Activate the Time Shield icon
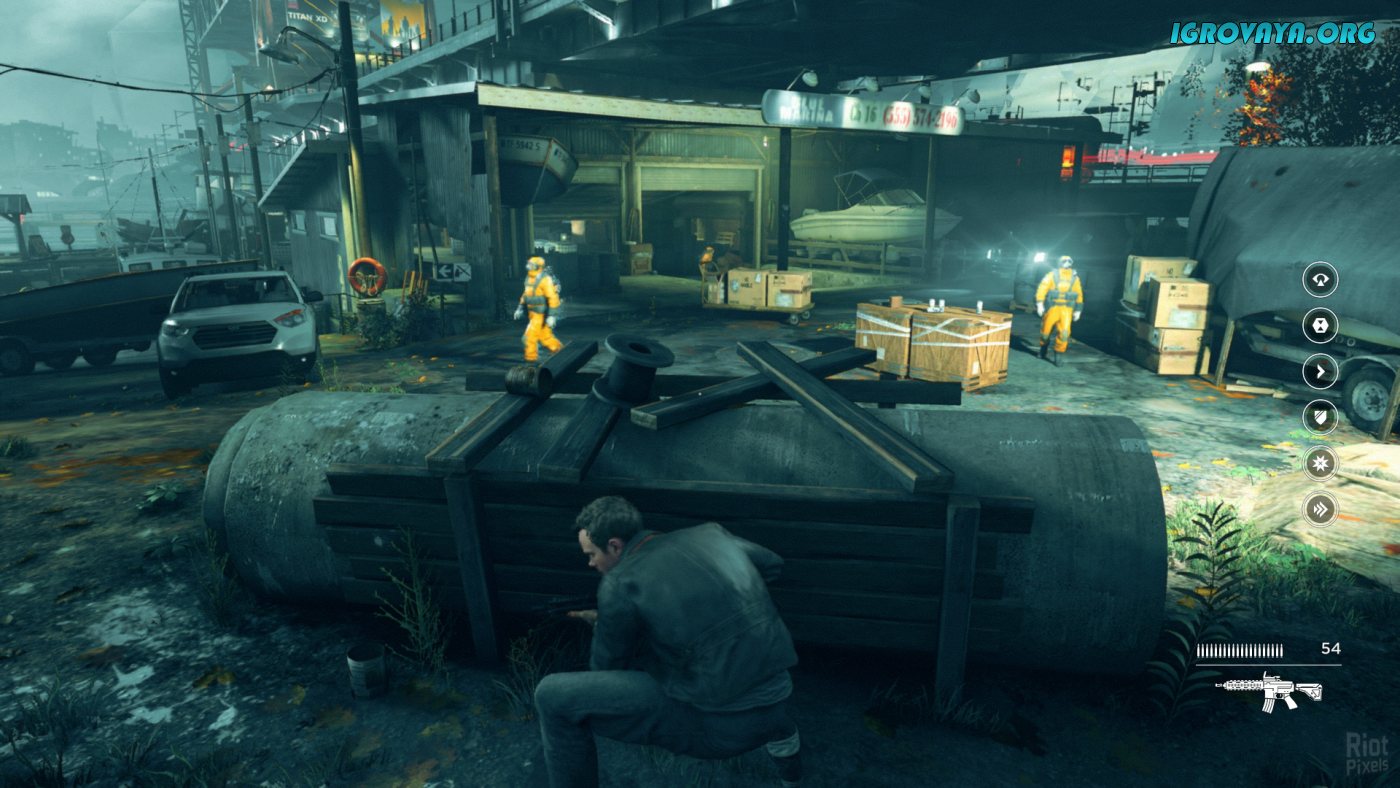Viewport: 1400px width, 788px height. click(1320, 418)
